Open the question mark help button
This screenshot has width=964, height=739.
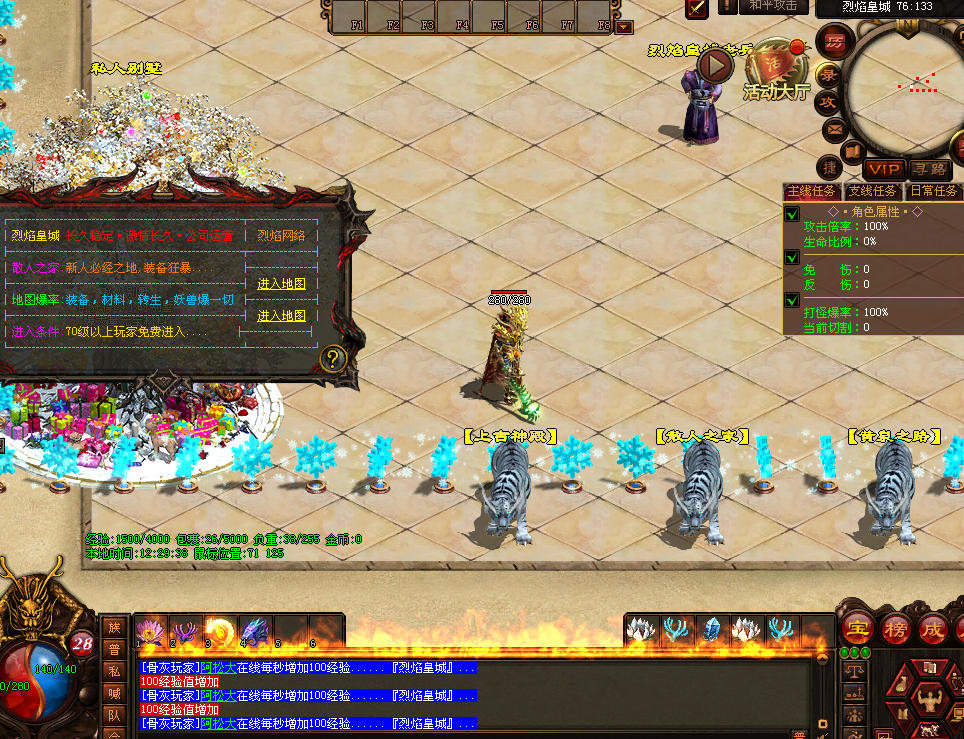pyautogui.click(x=333, y=358)
